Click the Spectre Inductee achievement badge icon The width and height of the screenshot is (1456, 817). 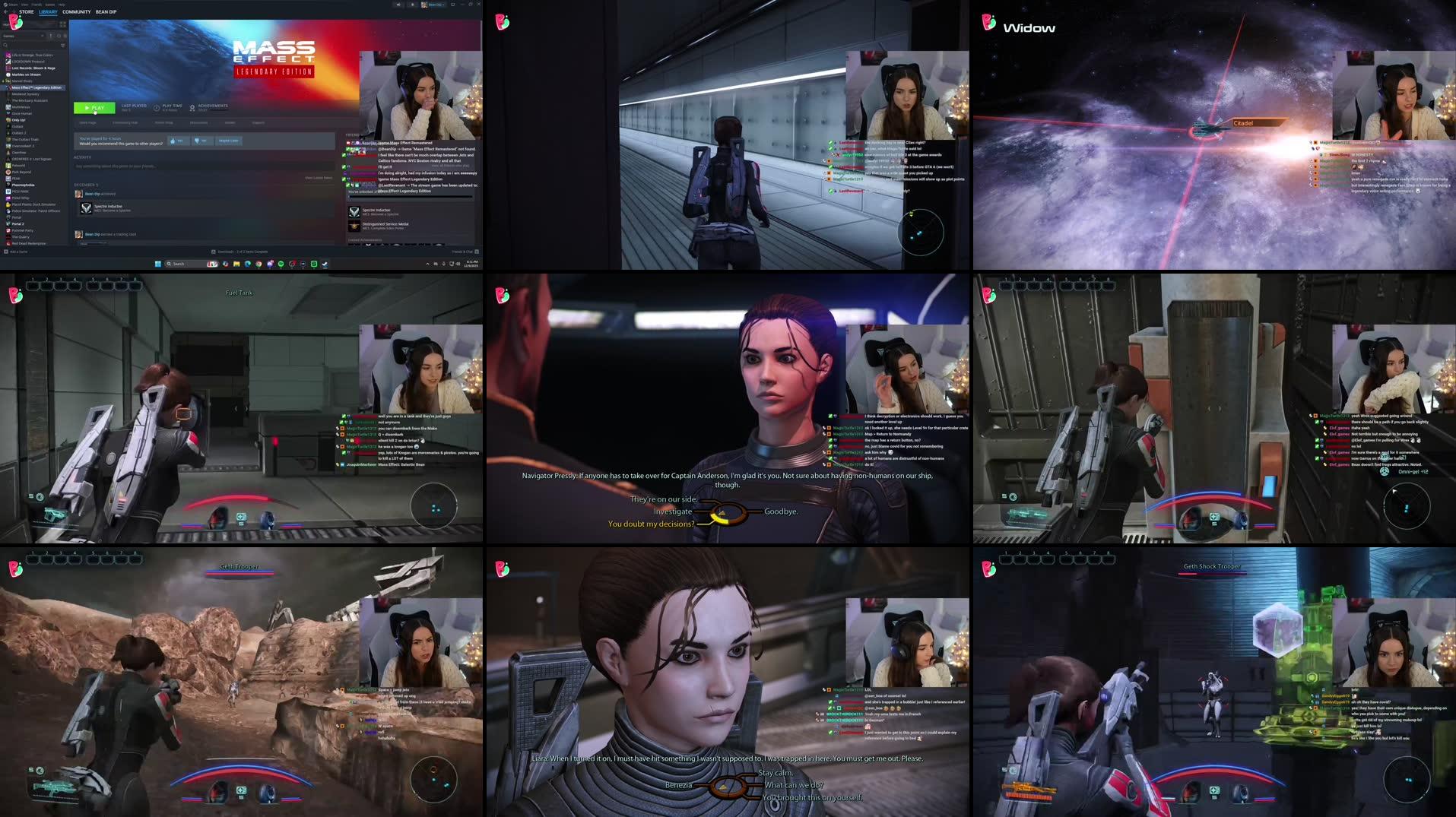pyautogui.click(x=86, y=208)
